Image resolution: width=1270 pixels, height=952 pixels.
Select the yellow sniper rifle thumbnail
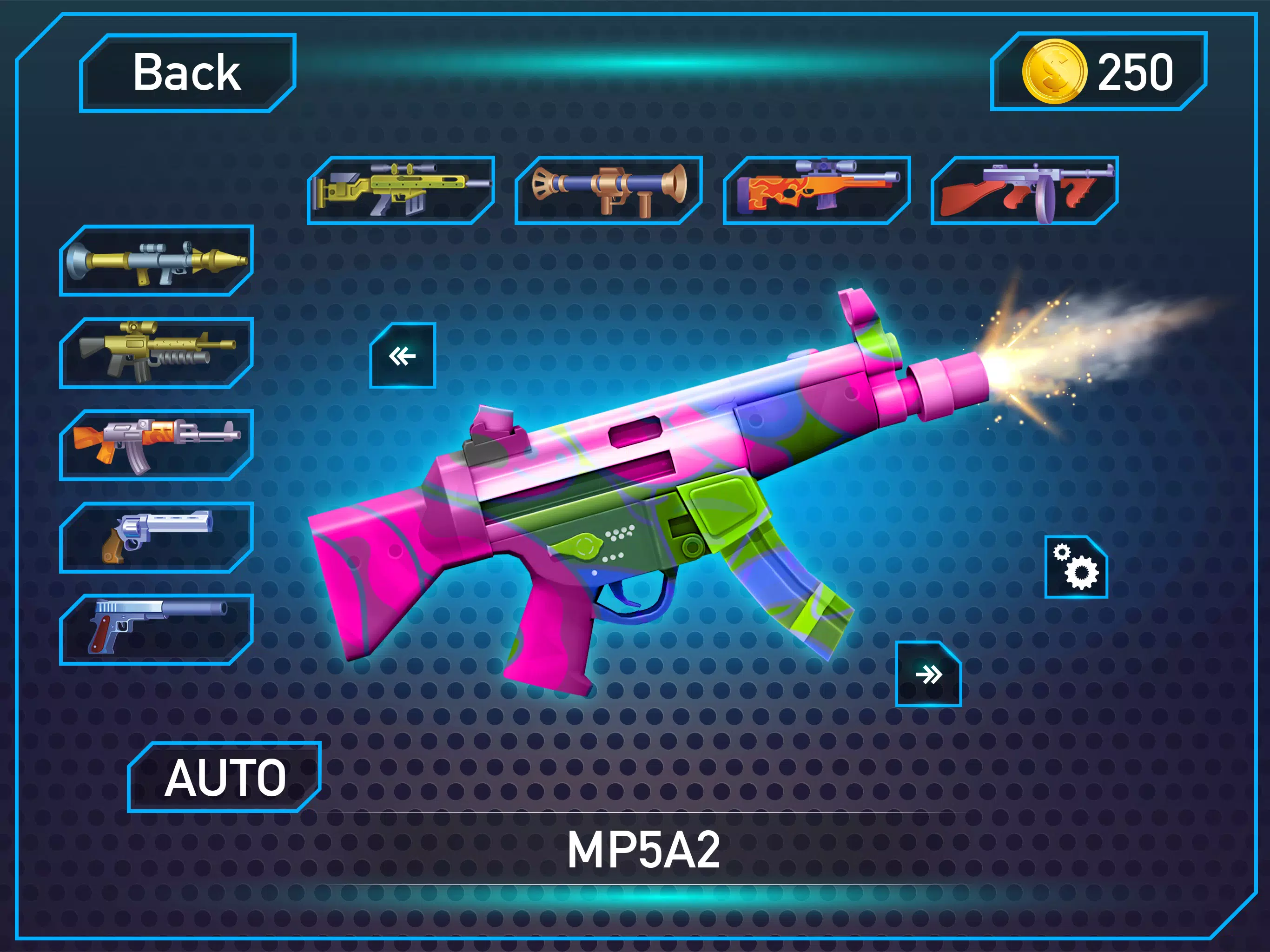tap(401, 190)
